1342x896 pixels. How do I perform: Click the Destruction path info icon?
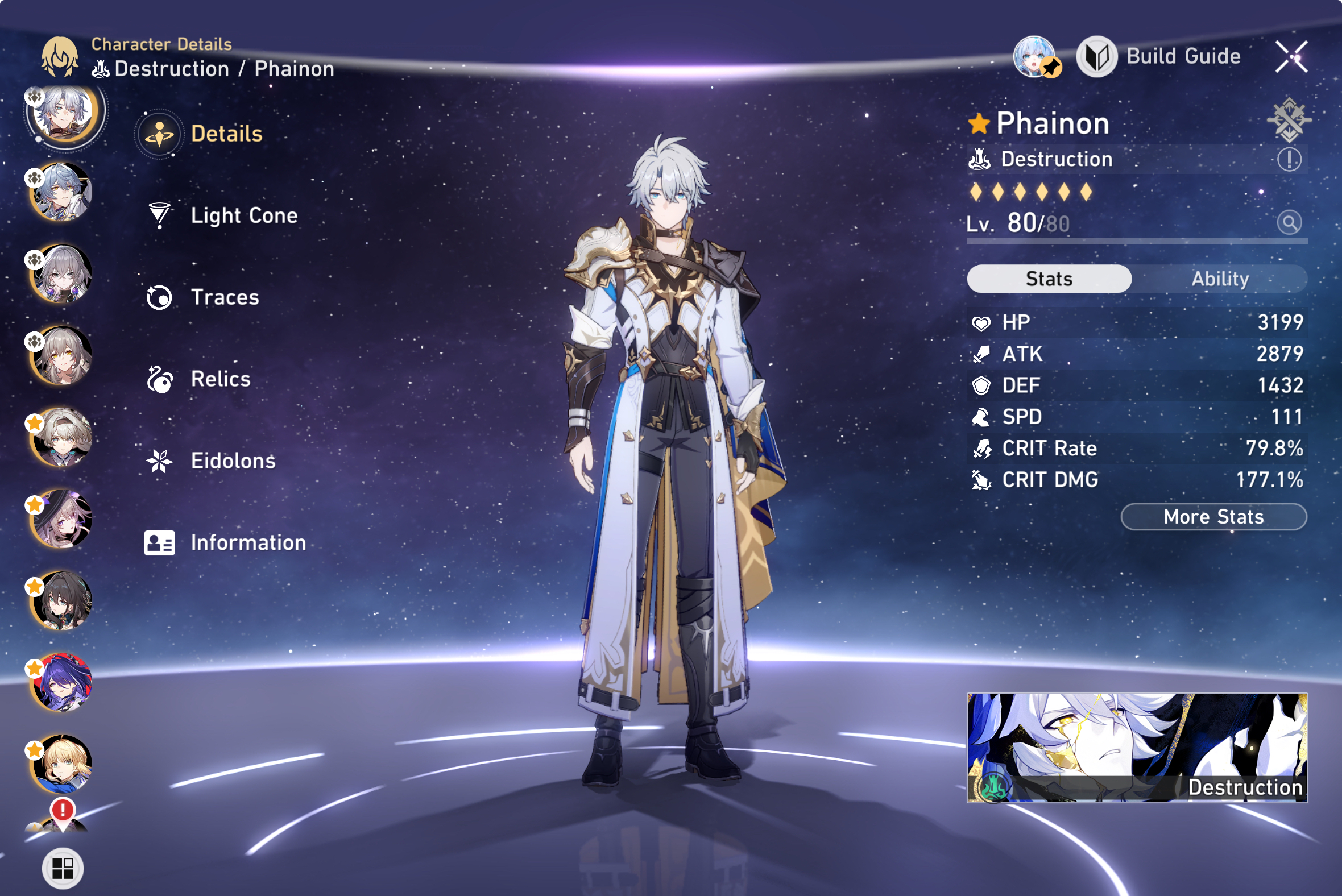pos(1289,159)
